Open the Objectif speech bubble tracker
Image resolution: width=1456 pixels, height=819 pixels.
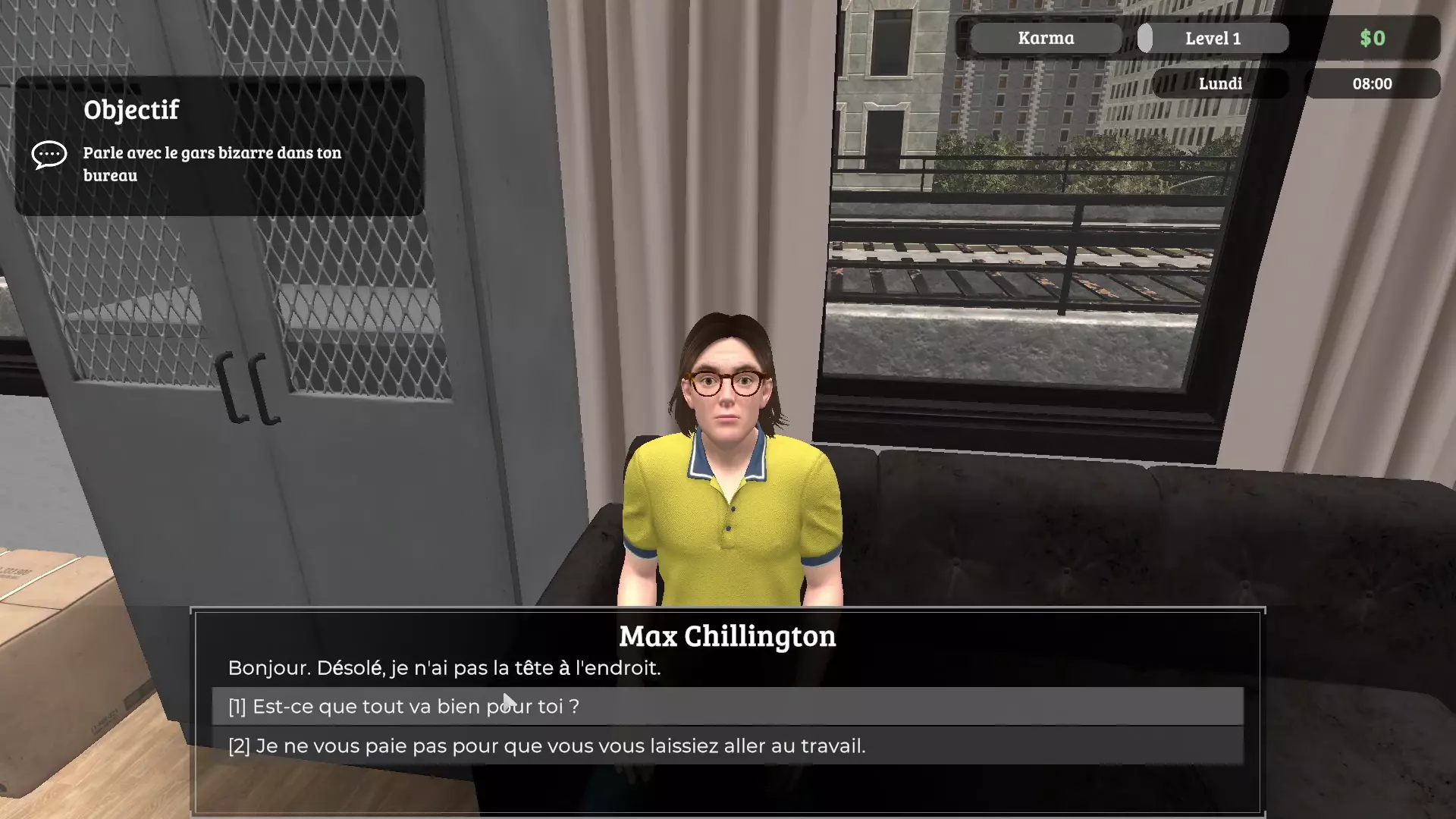coord(49,155)
